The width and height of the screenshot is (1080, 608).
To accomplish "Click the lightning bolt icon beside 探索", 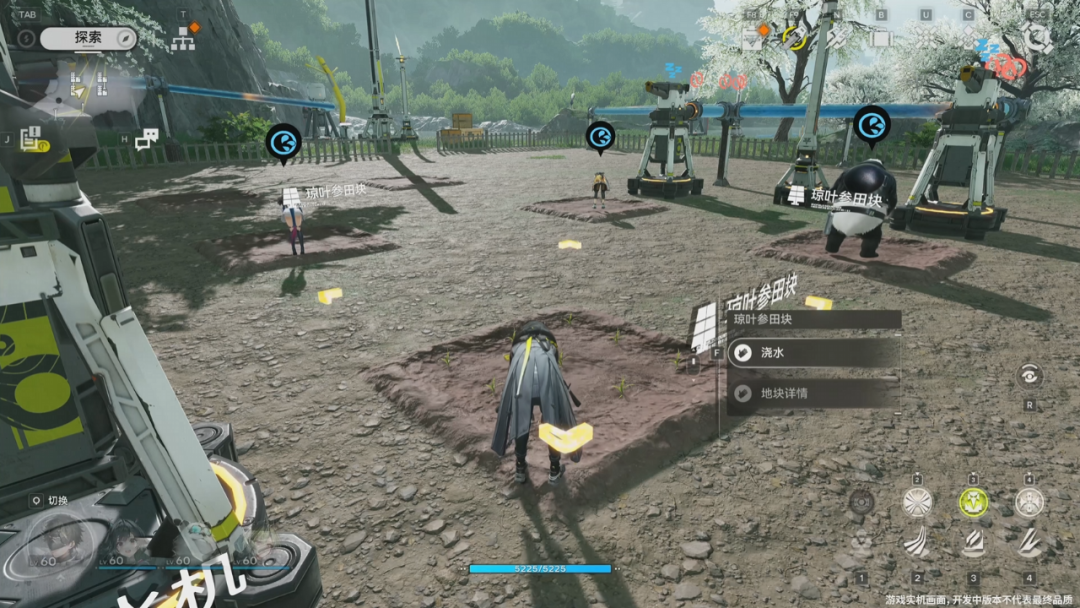I will tap(26, 38).
